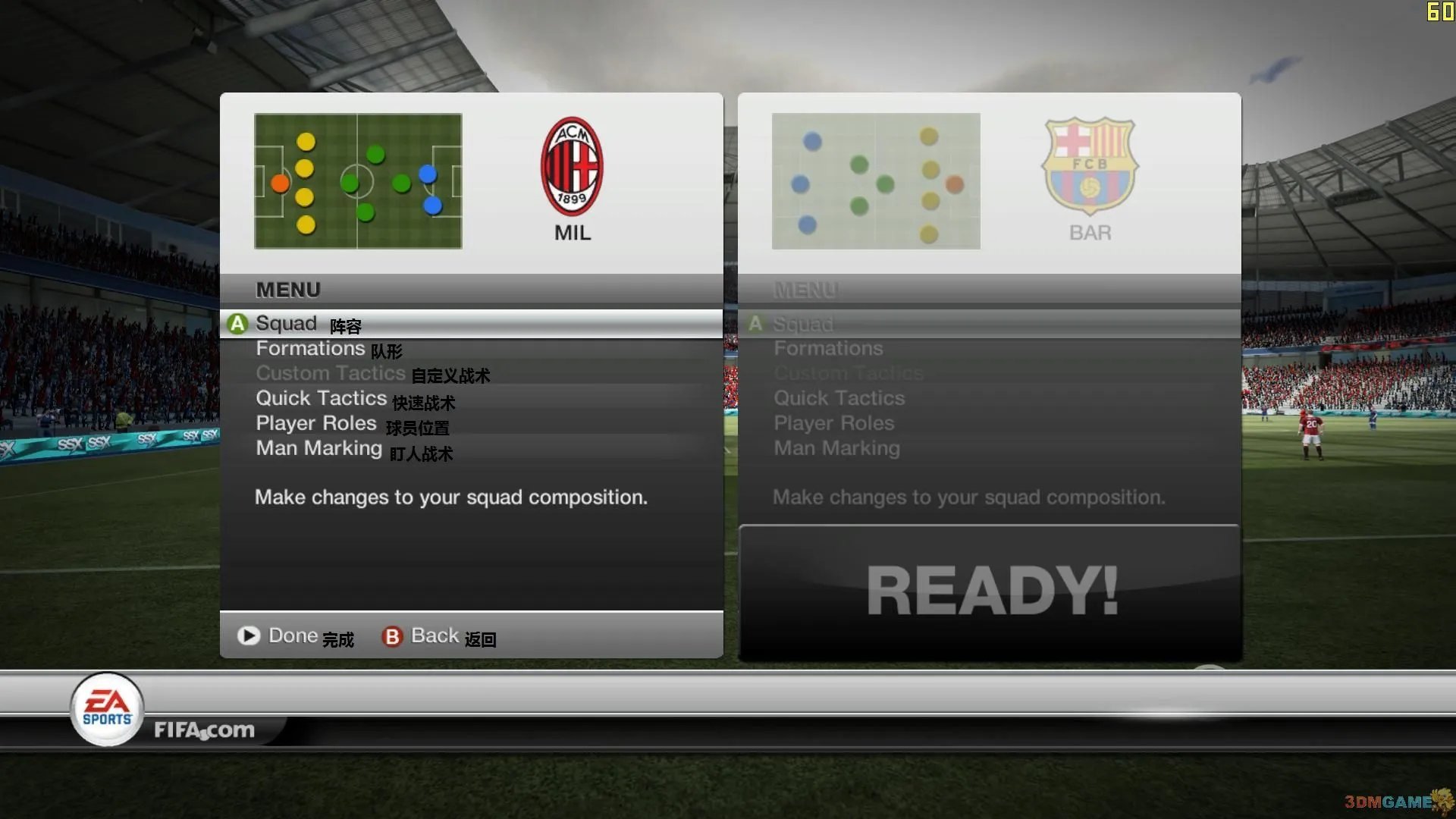Click the green A button icon beside Squad
The image size is (1456, 819).
(x=237, y=323)
